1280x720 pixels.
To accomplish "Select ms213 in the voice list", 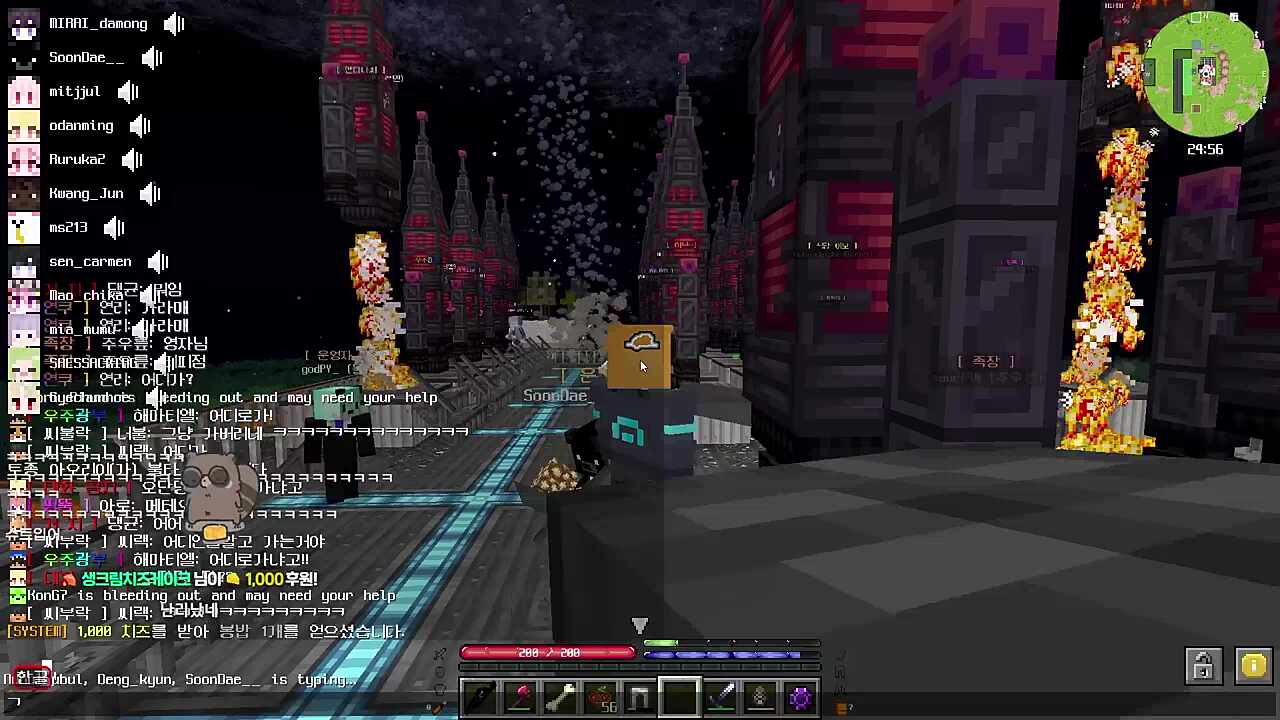I will pos(68,227).
